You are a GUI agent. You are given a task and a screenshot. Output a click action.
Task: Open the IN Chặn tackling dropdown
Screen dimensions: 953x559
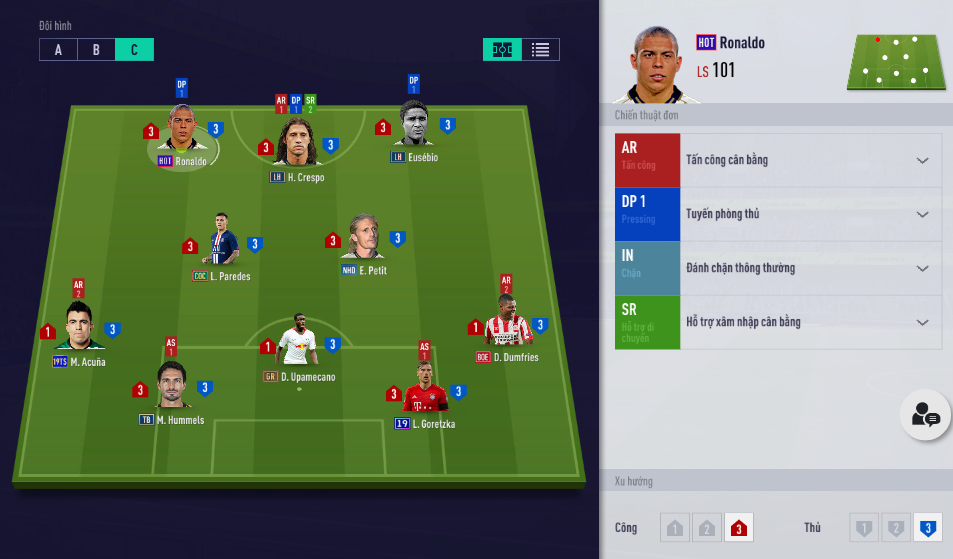(921, 268)
